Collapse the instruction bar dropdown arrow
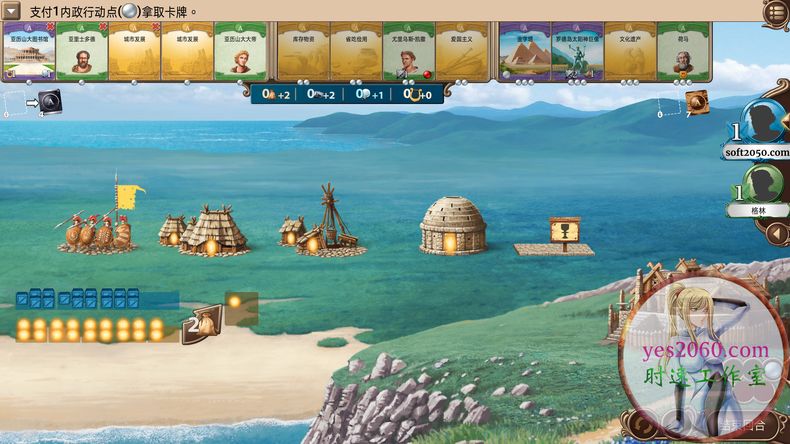 click(x=12, y=11)
